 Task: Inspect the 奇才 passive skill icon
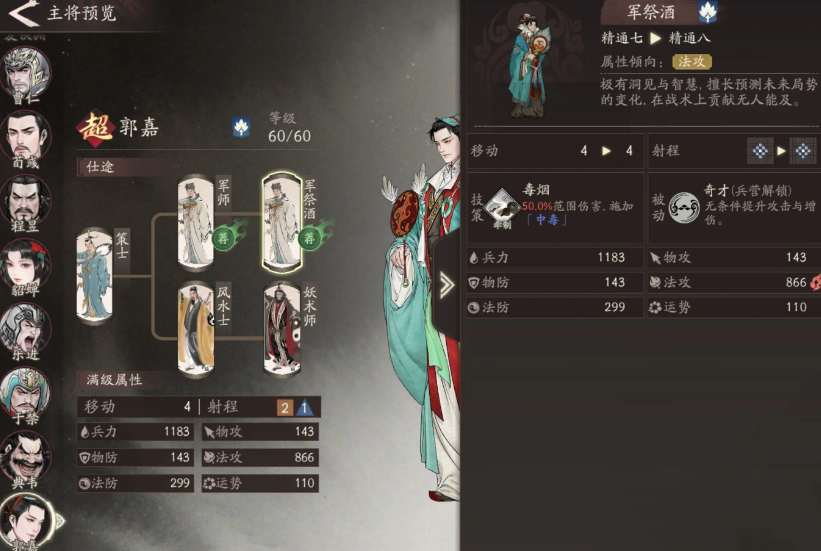coord(685,206)
